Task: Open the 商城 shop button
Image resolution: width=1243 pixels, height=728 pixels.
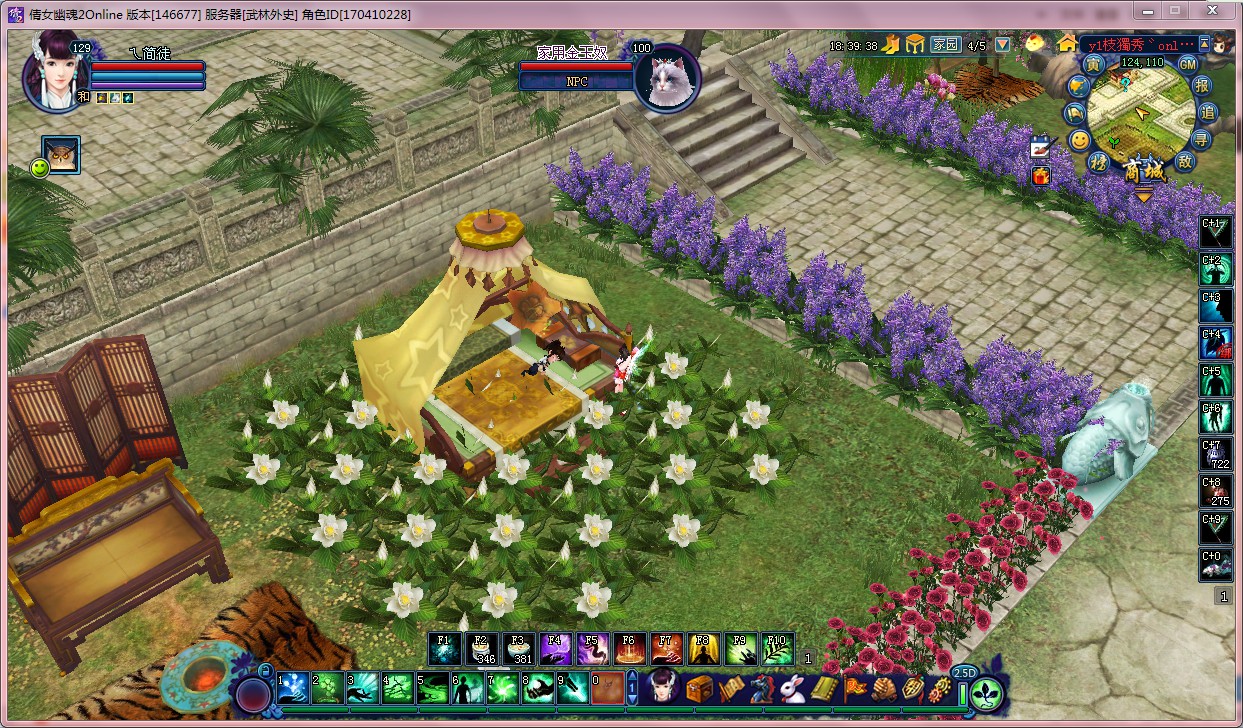Action: point(1144,171)
